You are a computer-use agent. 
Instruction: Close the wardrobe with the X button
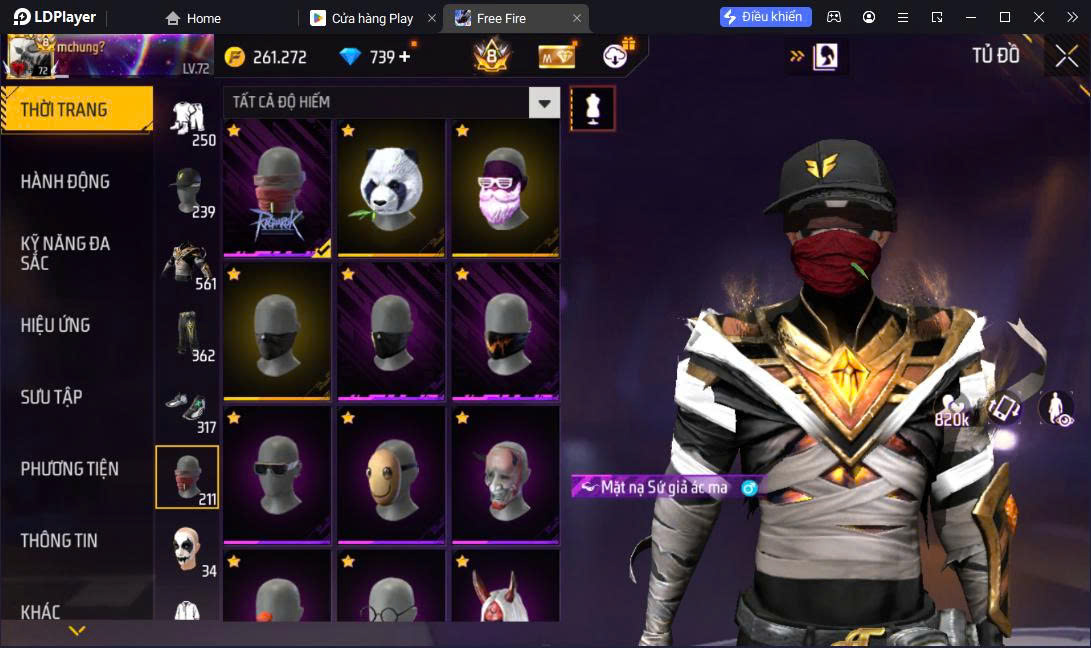[x=1066, y=56]
